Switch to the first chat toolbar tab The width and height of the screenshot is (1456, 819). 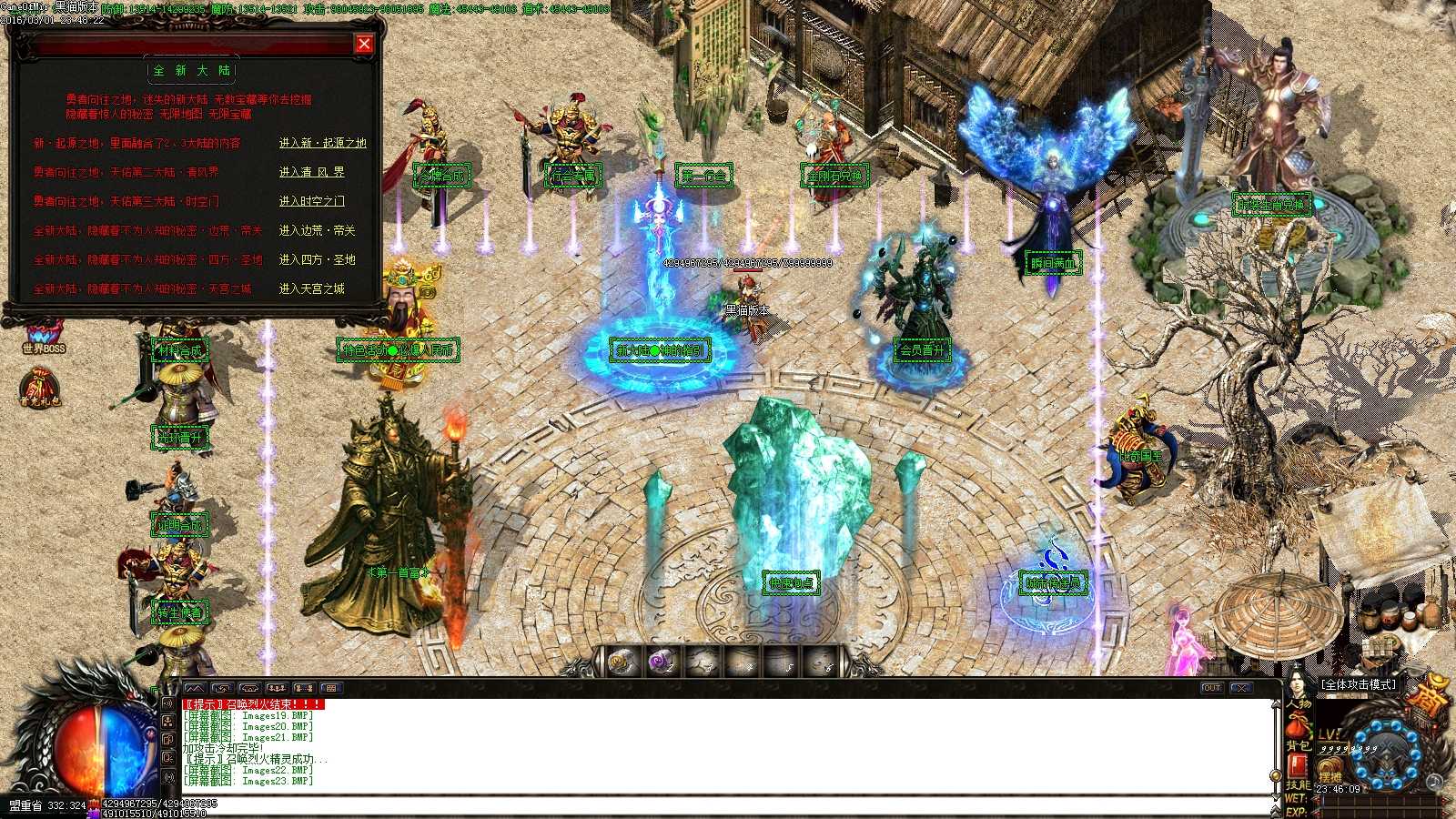195,688
